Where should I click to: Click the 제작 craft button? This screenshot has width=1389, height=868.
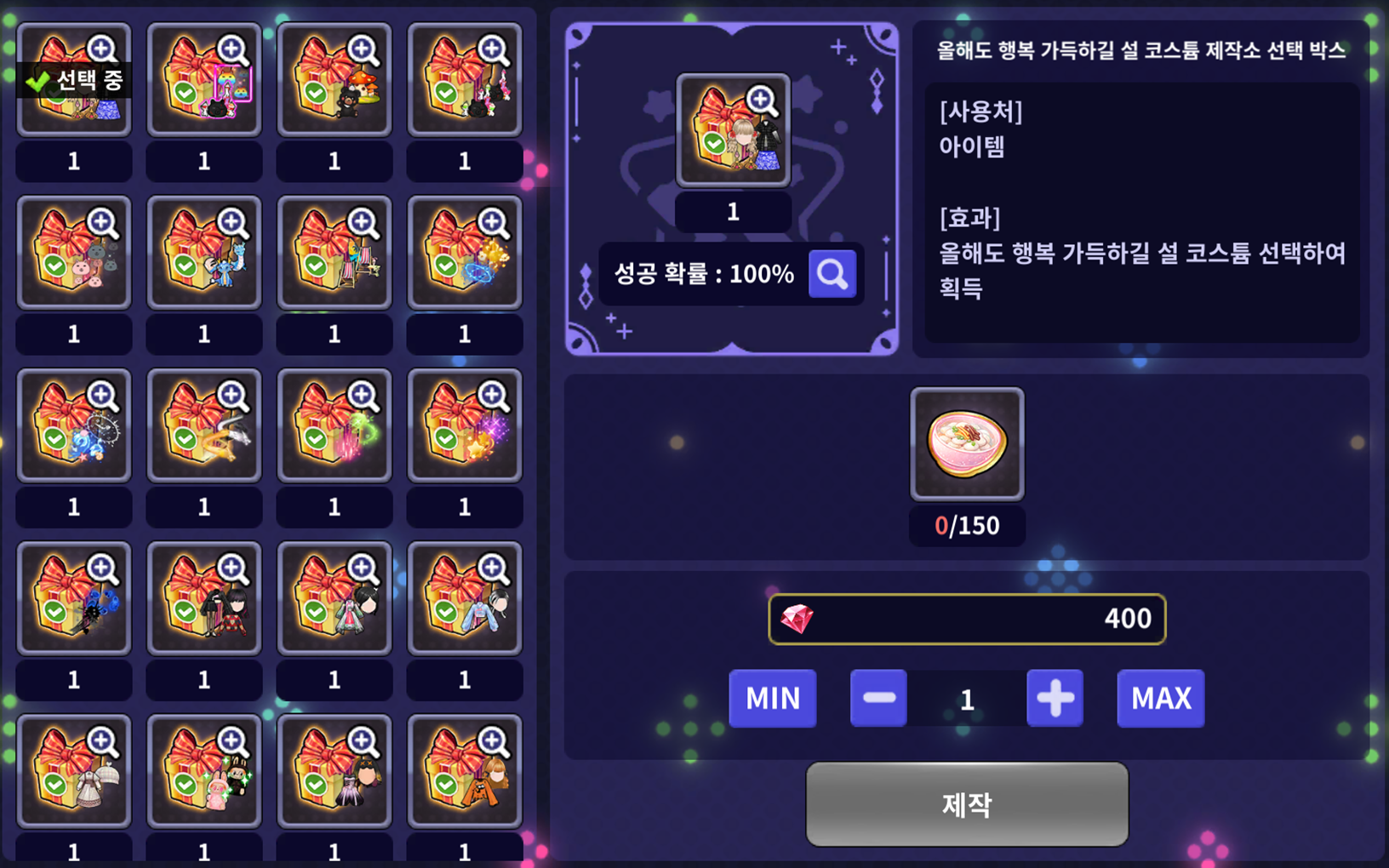tap(967, 803)
